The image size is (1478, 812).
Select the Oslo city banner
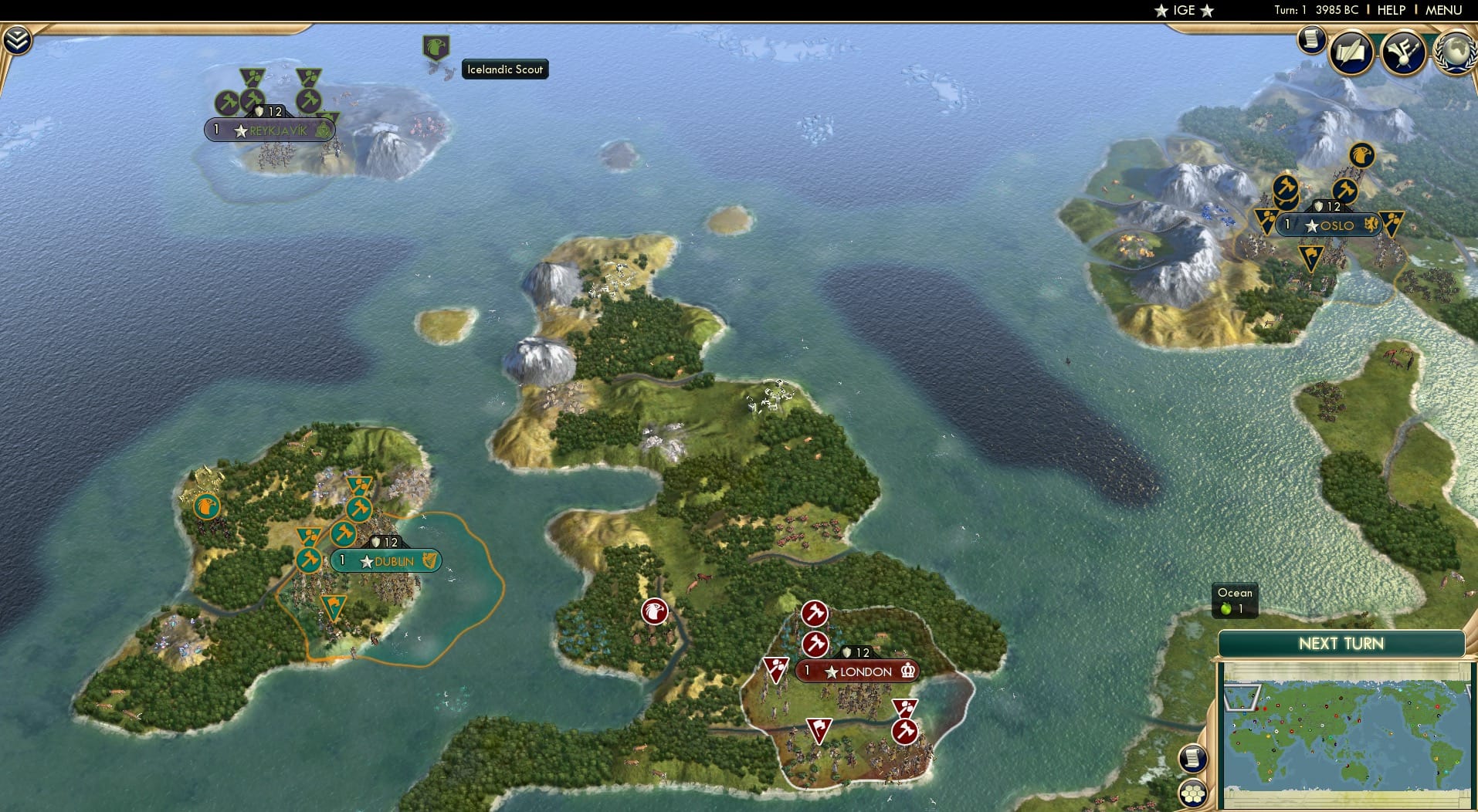[x=1328, y=225]
